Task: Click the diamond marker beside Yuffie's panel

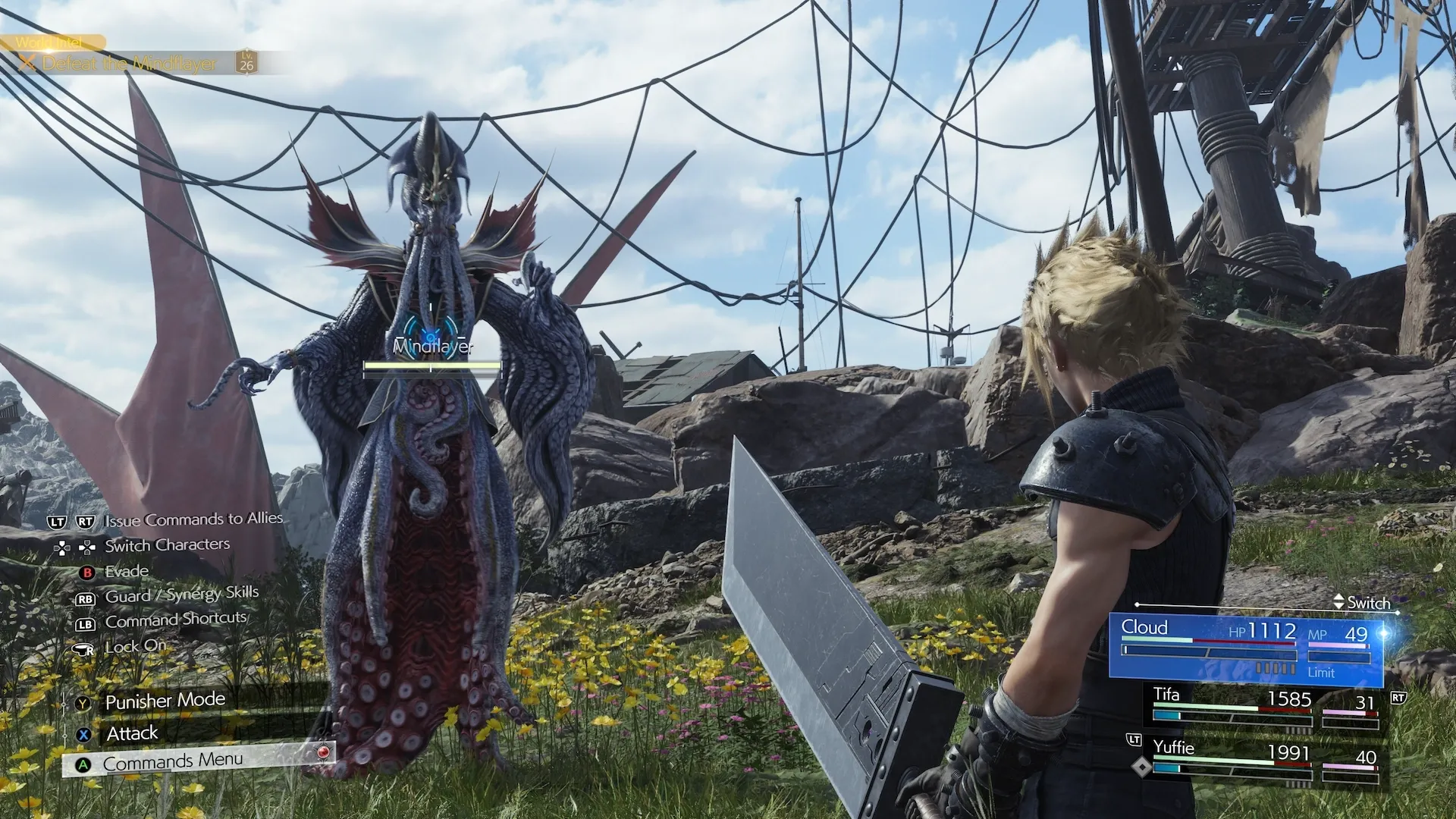Action: 1141,766
